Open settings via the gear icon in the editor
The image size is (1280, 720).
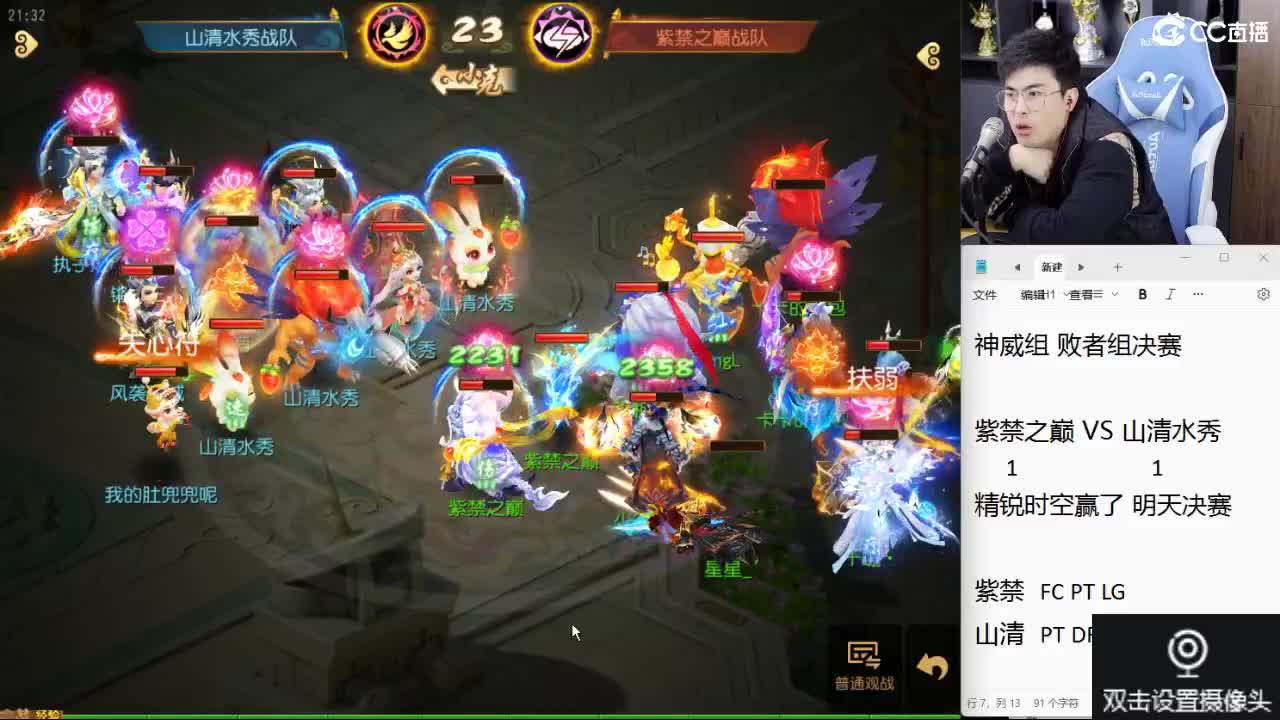tap(1264, 294)
